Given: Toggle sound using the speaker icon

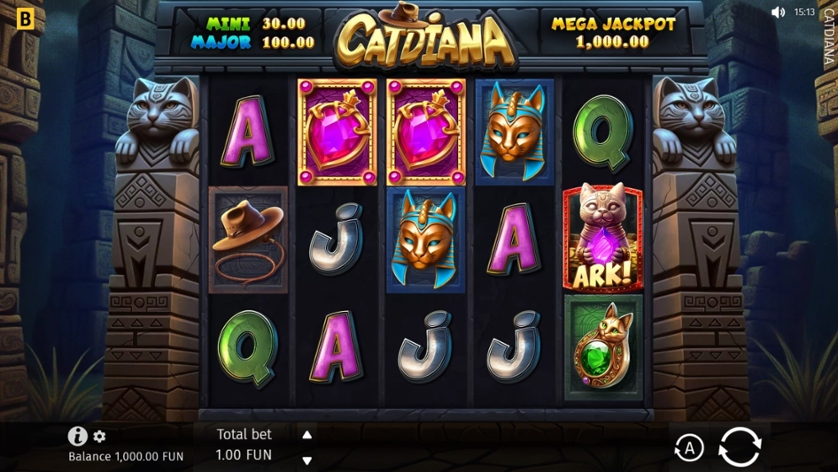Looking at the screenshot, I should pos(778,12).
